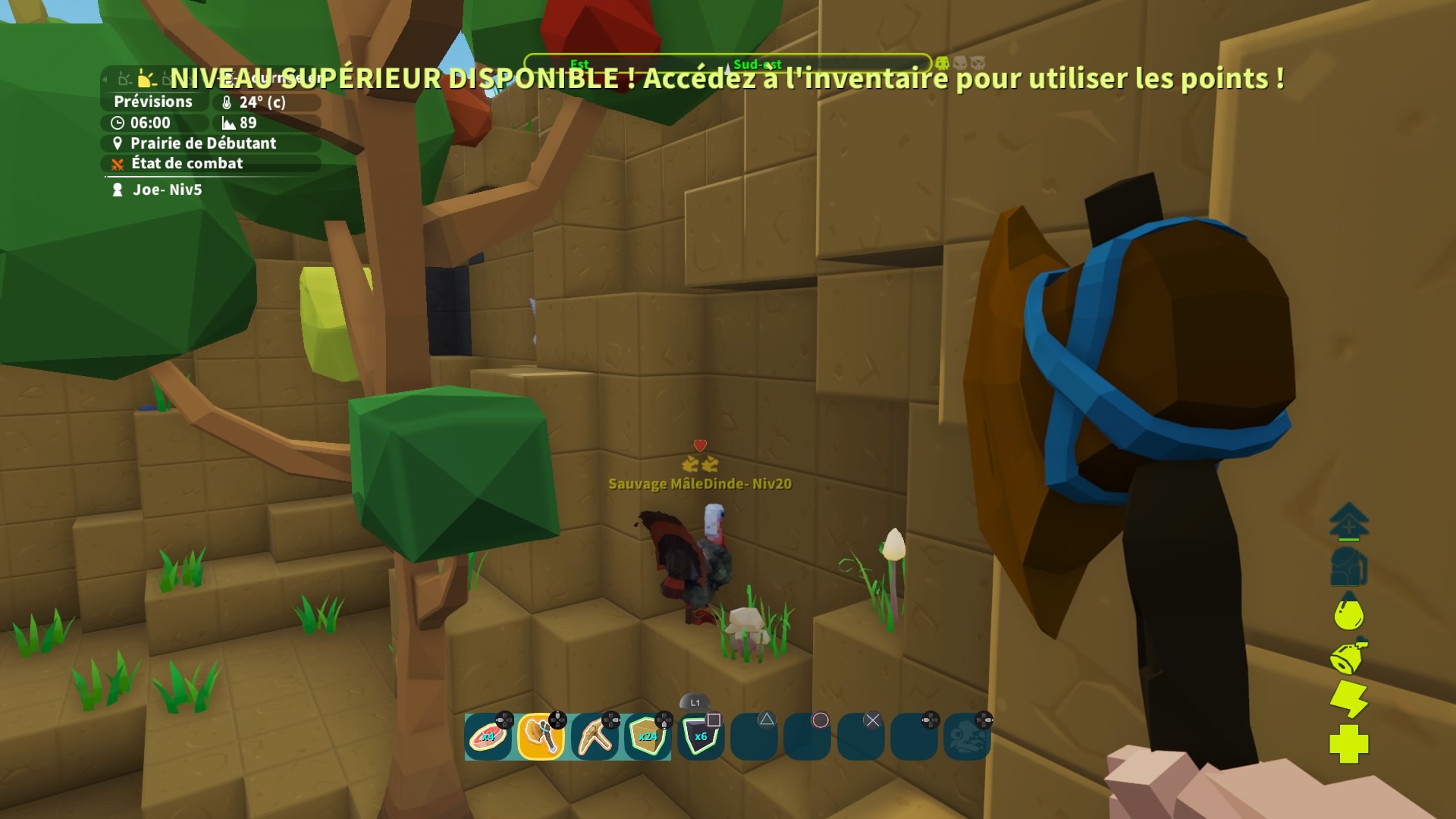The width and height of the screenshot is (1456, 819).
Task: Select the Joe Niv5 player entry
Action: [x=167, y=190]
